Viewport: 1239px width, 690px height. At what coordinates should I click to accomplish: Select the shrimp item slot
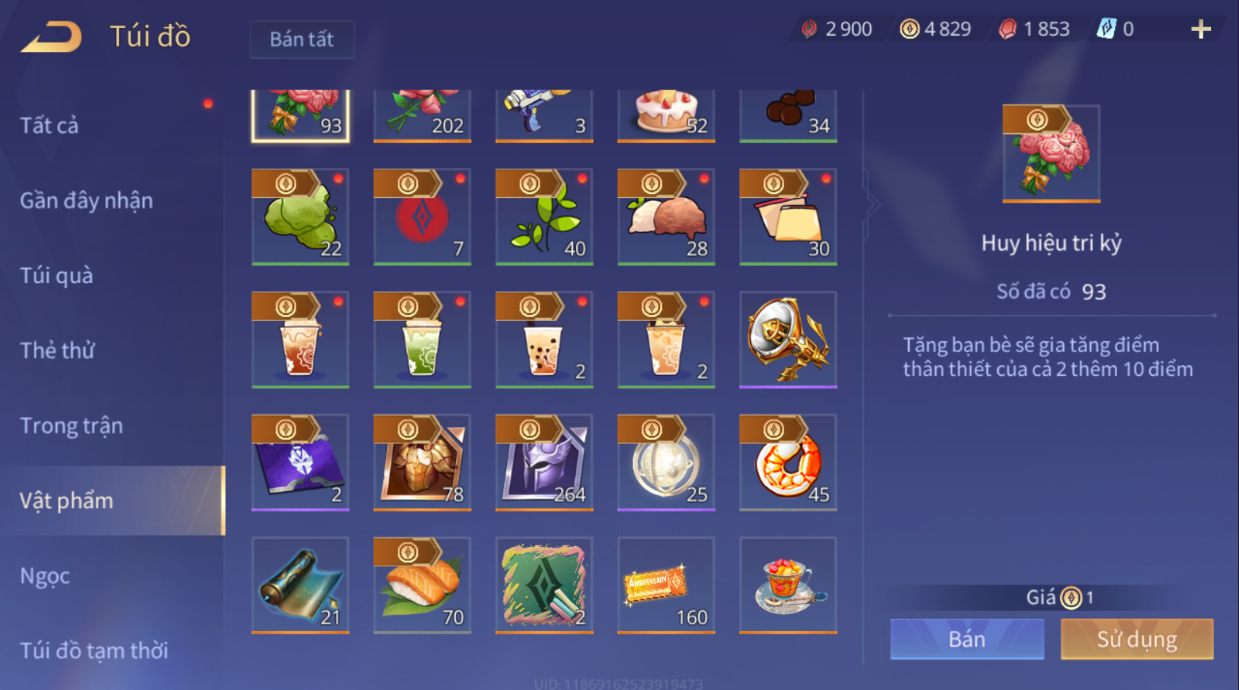click(x=788, y=463)
